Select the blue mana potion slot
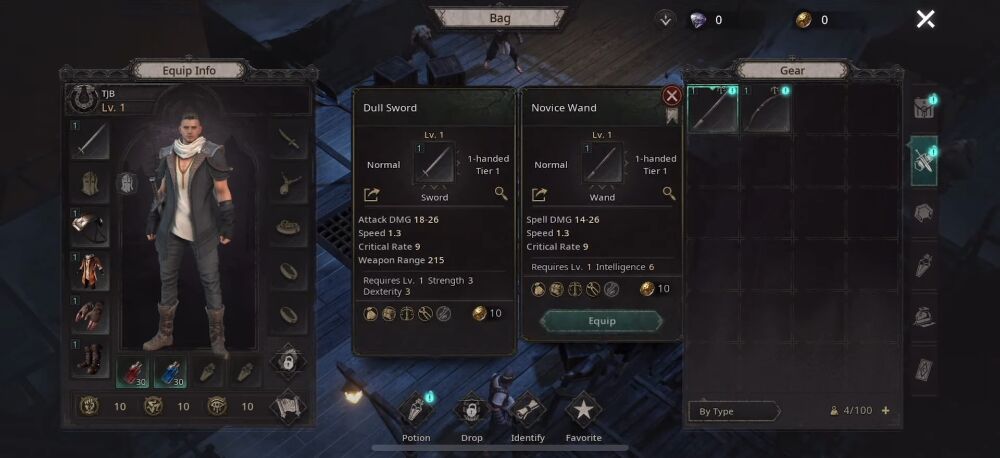1000x458 pixels. click(170, 372)
